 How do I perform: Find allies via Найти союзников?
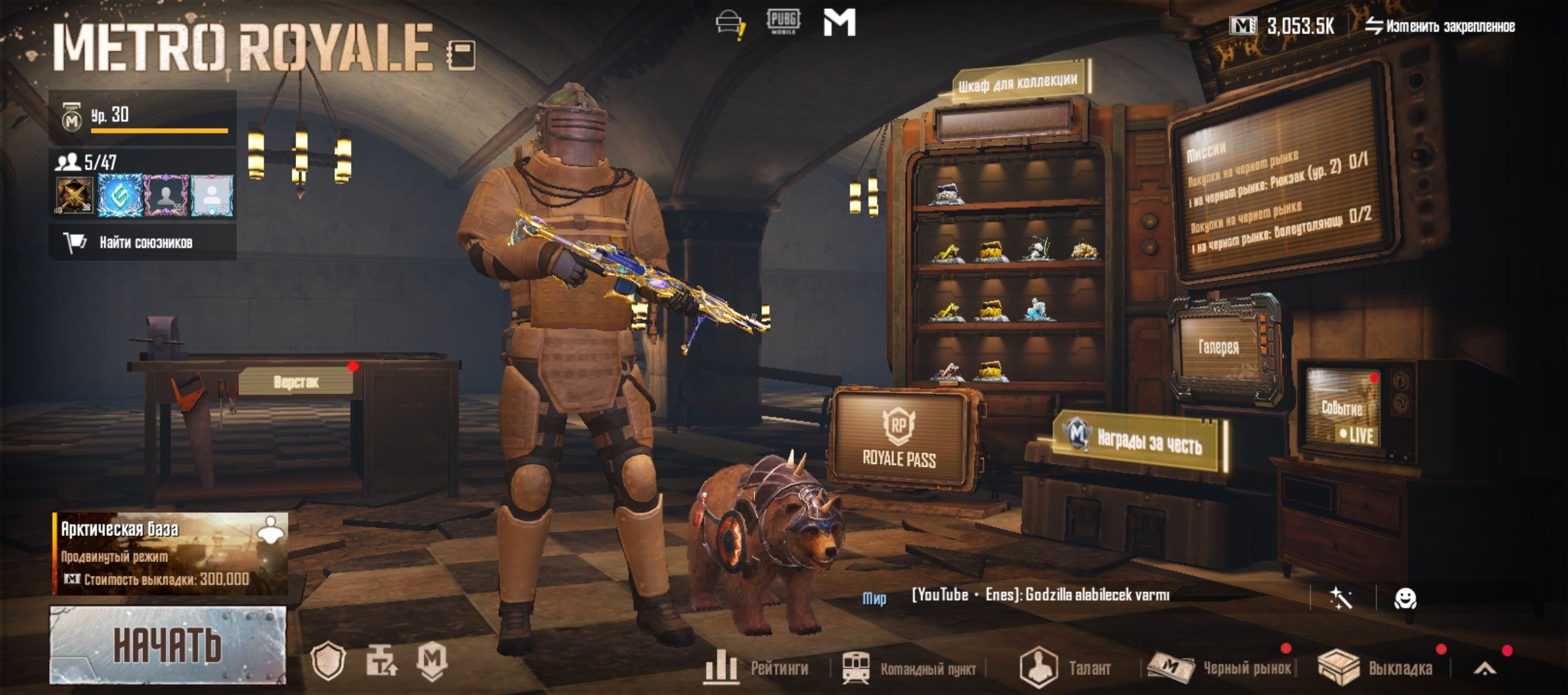click(143, 243)
